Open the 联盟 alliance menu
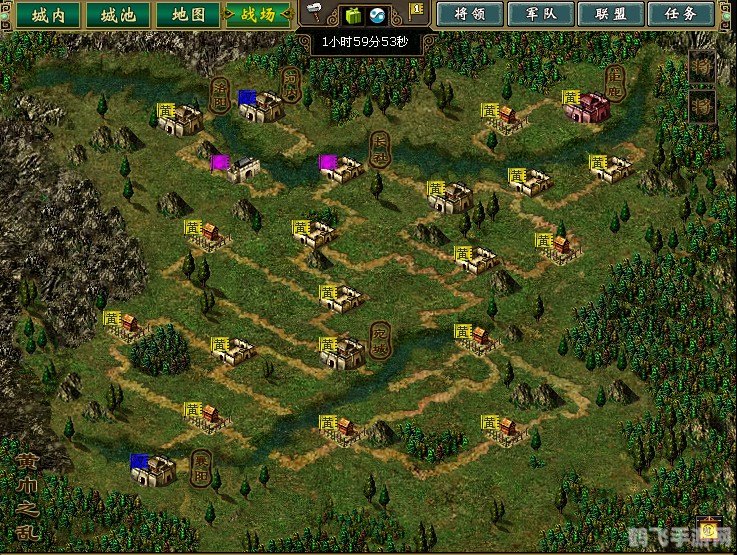This screenshot has width=737, height=555. point(612,15)
